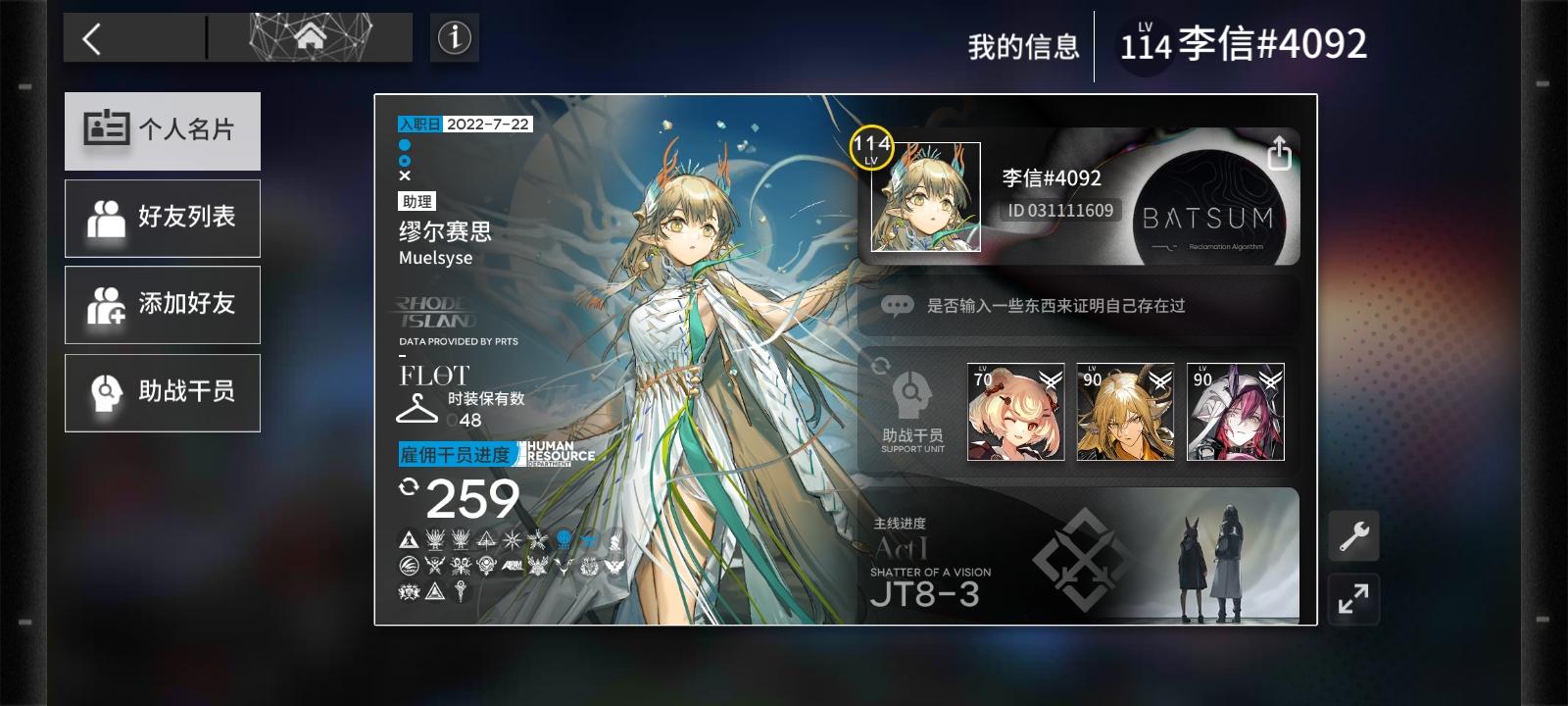Expand the 雇佣干员进度 recruitment progress section
Screen dimensions: 1568x706
point(457,455)
